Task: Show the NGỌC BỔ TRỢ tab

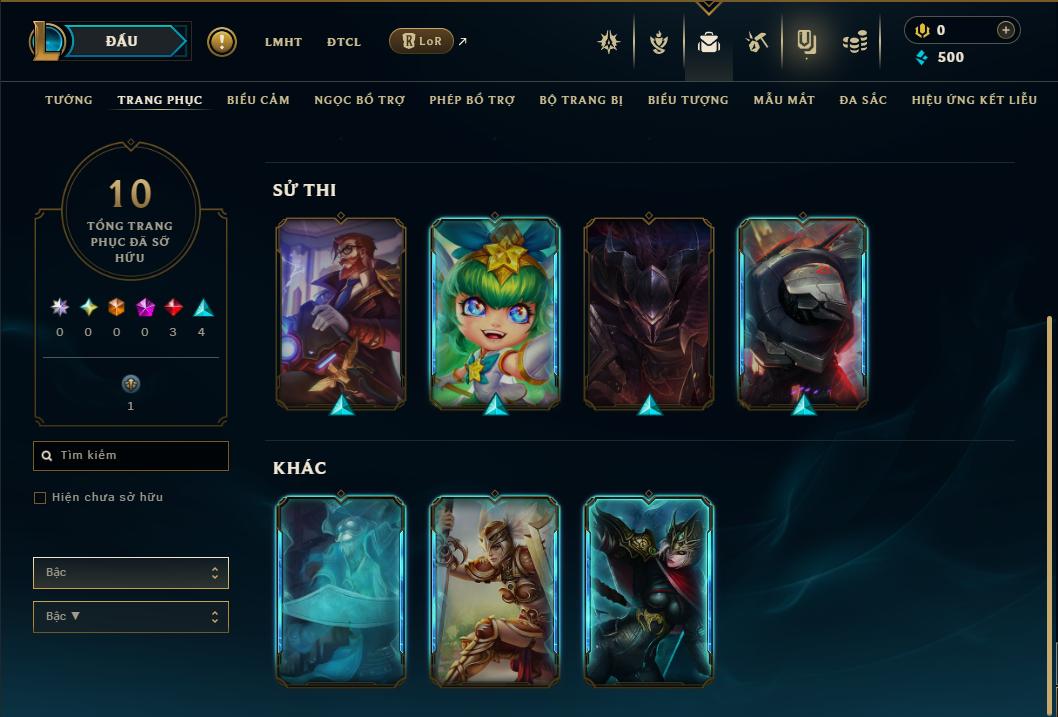Action: point(359,100)
